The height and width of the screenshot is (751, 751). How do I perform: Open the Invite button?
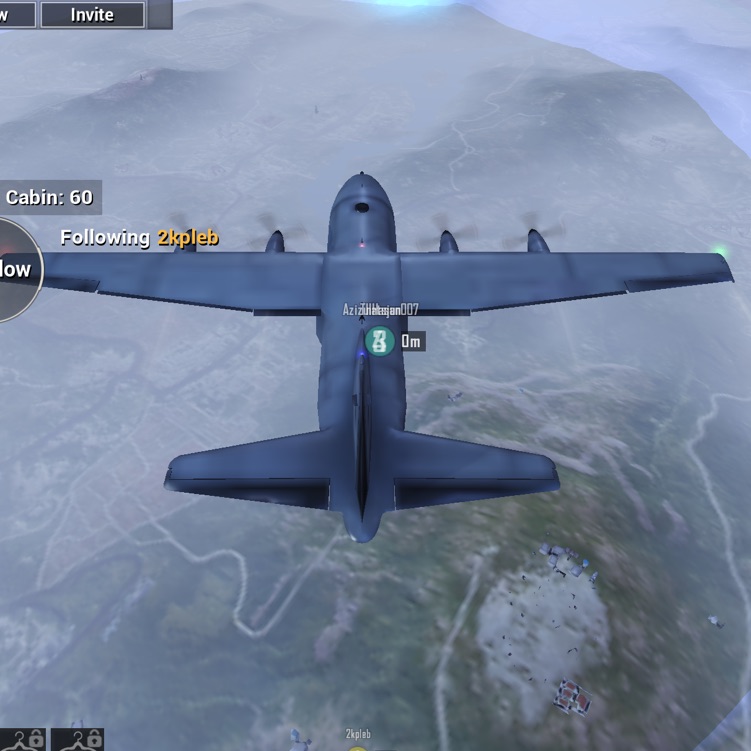pyautogui.click(x=93, y=15)
